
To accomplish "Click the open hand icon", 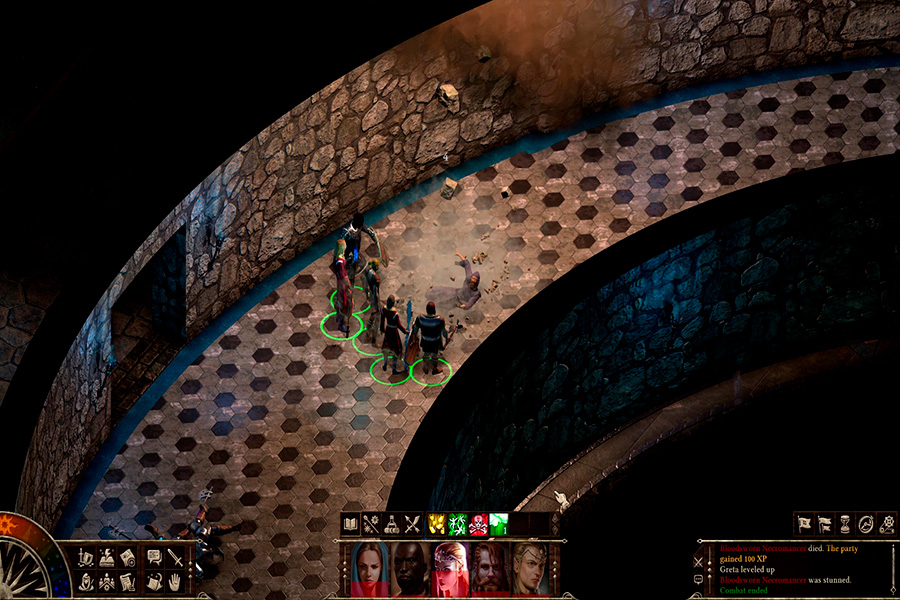I will (175, 581).
